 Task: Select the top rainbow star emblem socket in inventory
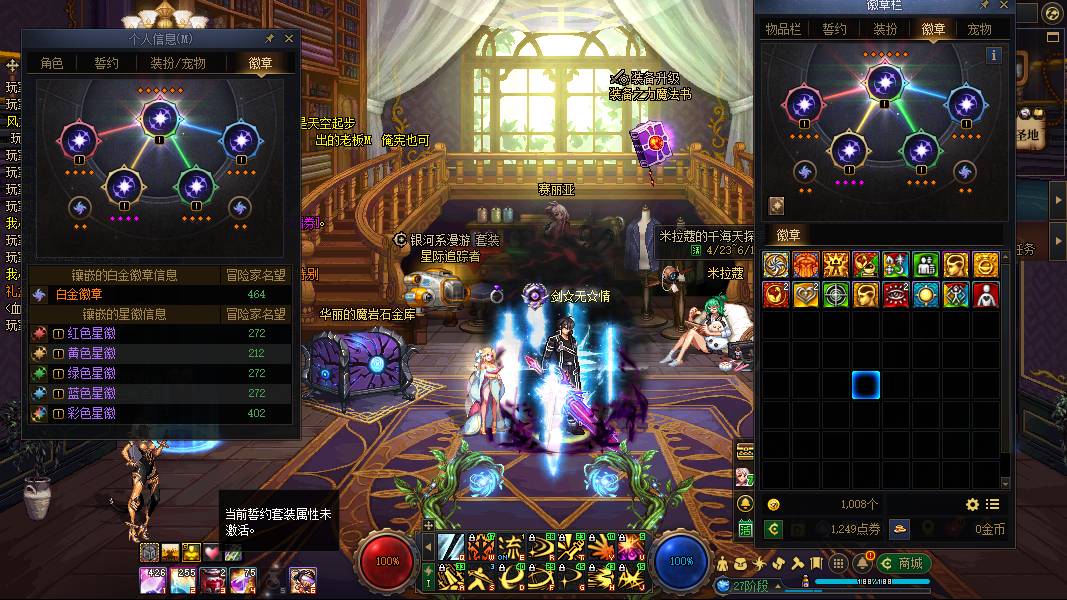pyautogui.click(x=883, y=82)
